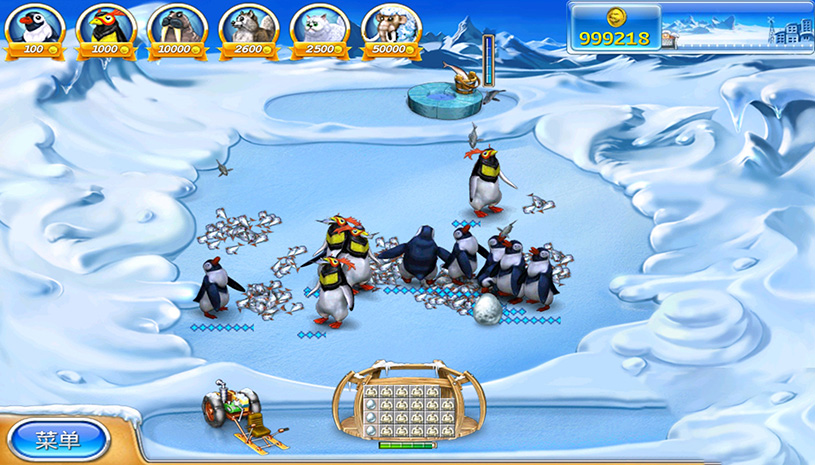Viewport: 815px width, 465px height.
Task: Purchase the mammoth for 50000 coins
Action: click(391, 26)
